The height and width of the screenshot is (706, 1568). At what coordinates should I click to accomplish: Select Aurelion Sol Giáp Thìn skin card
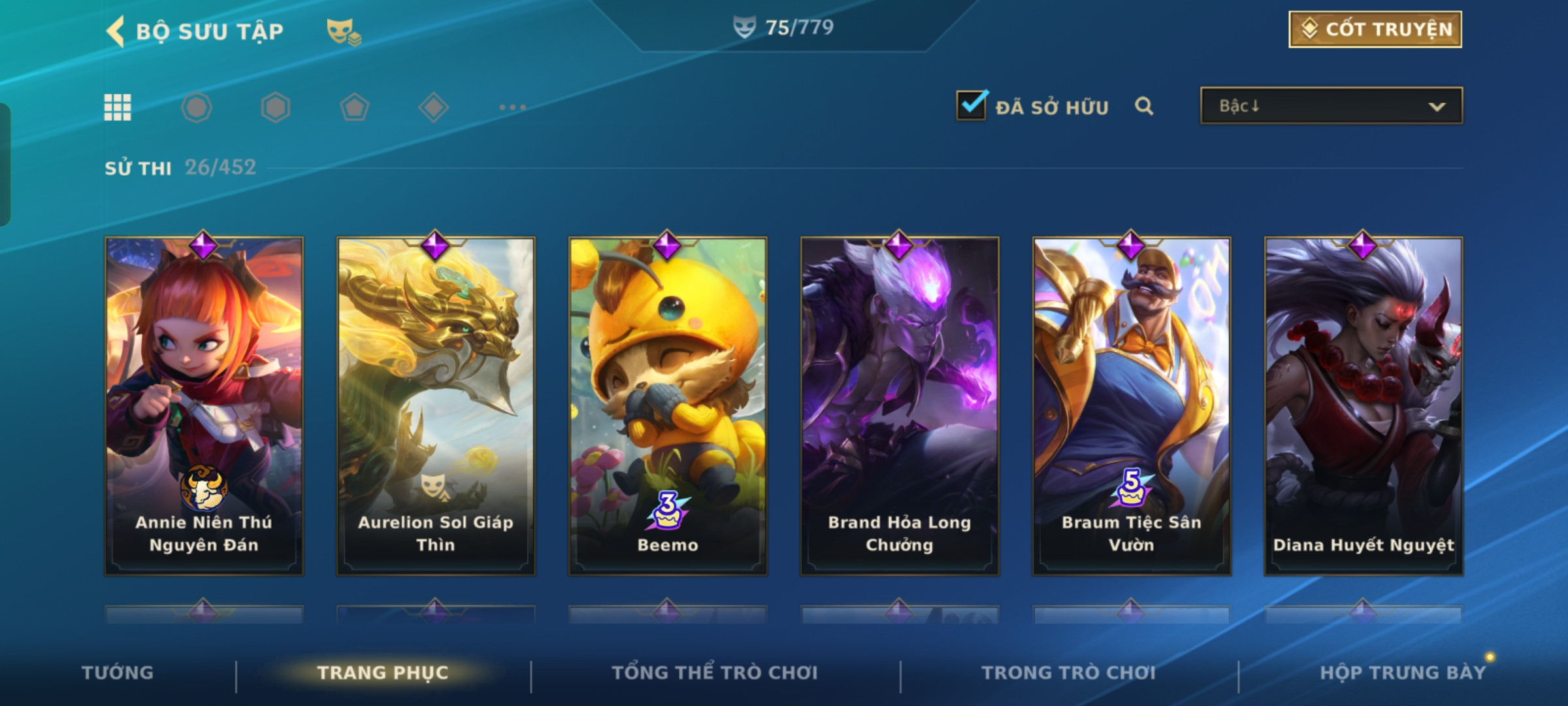click(x=436, y=405)
